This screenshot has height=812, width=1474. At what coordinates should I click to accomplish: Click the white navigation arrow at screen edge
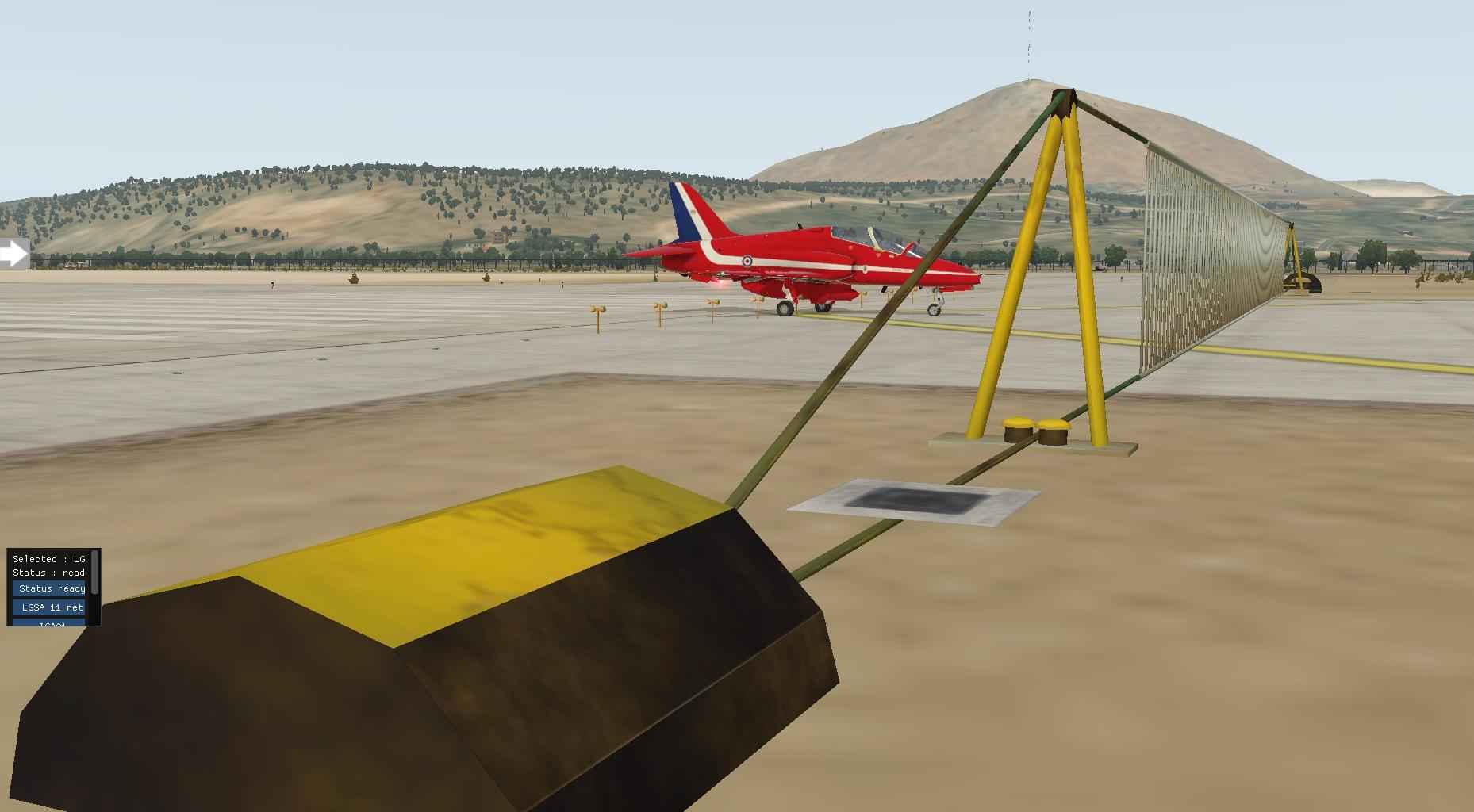(13, 252)
